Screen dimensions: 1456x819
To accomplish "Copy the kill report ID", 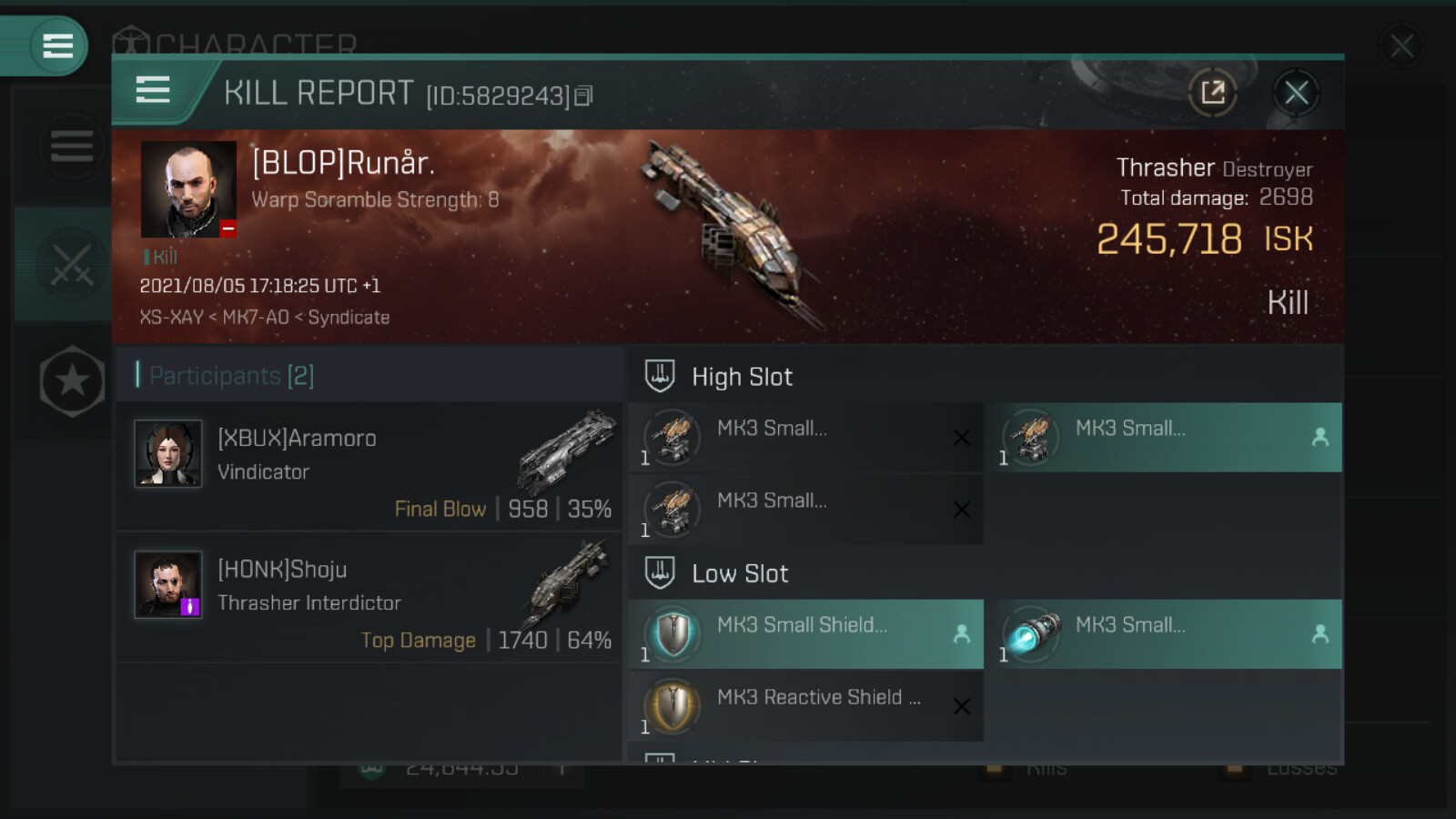I will tap(584, 96).
